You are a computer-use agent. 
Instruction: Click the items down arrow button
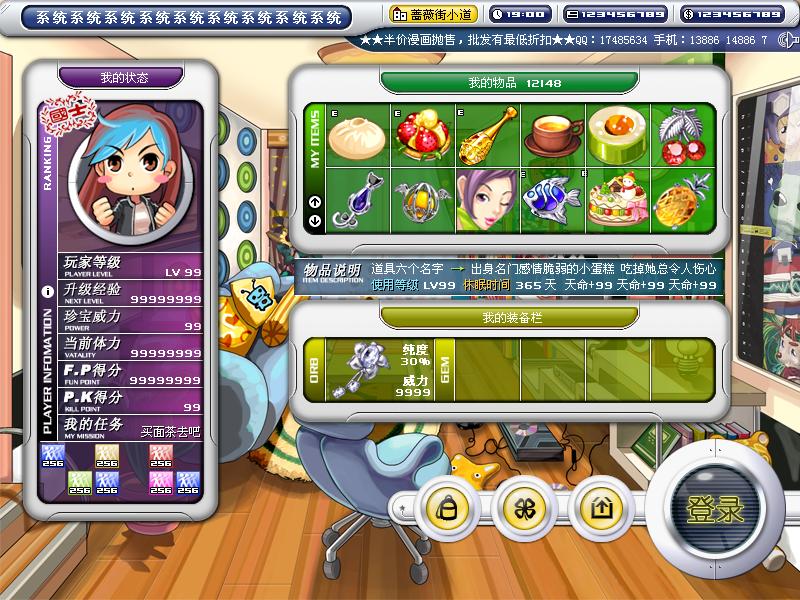[x=316, y=222]
